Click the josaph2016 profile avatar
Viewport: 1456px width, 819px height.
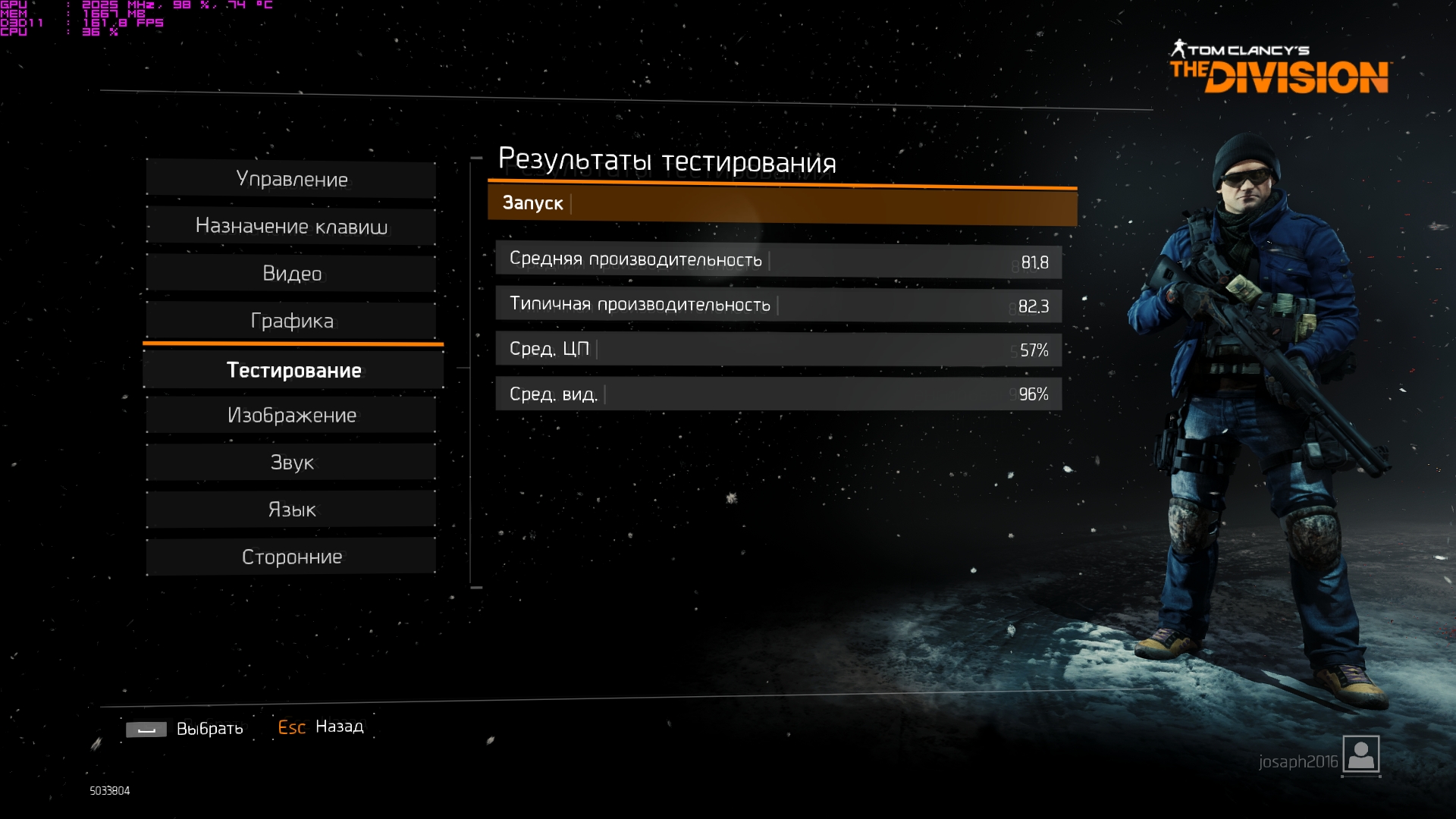[x=1360, y=755]
